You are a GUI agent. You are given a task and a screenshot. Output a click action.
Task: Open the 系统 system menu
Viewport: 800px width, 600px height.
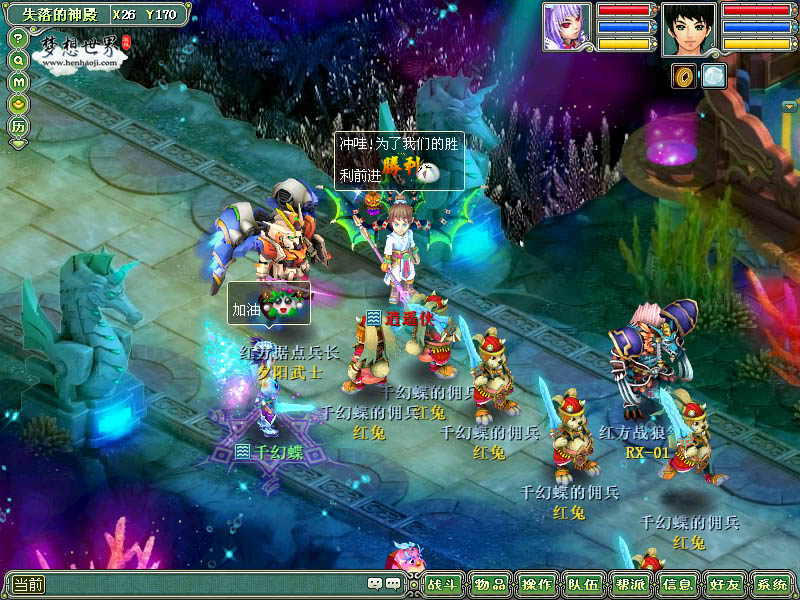[x=771, y=585]
